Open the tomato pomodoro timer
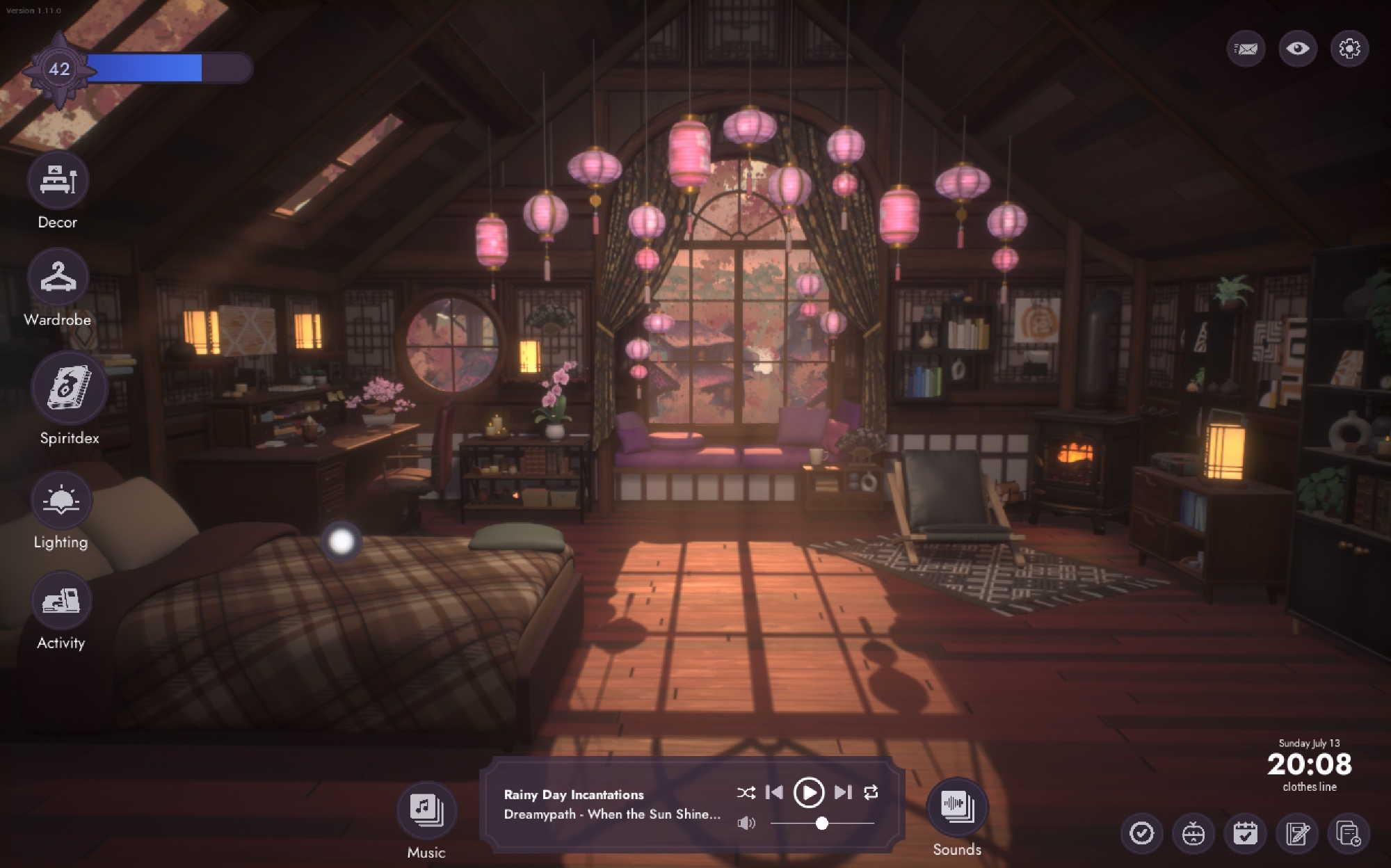Screen dimensions: 1391x868 pos(1193,833)
